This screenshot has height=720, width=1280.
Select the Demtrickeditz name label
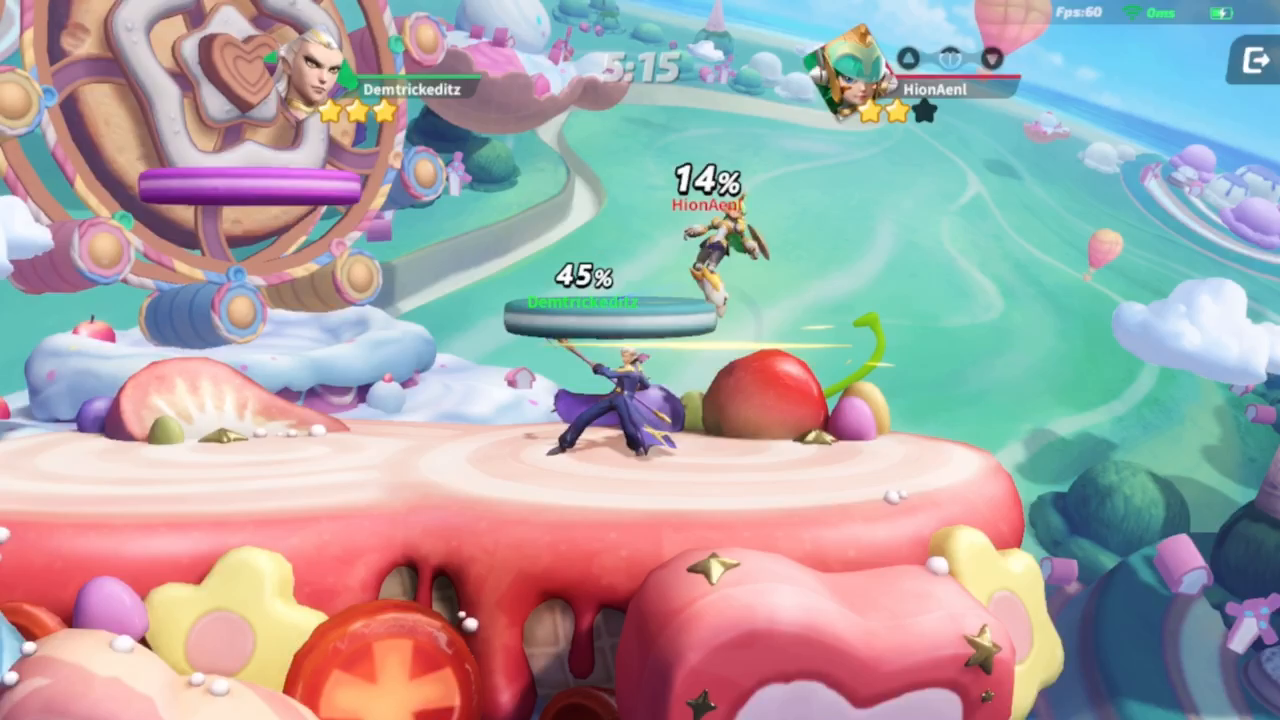(412, 89)
